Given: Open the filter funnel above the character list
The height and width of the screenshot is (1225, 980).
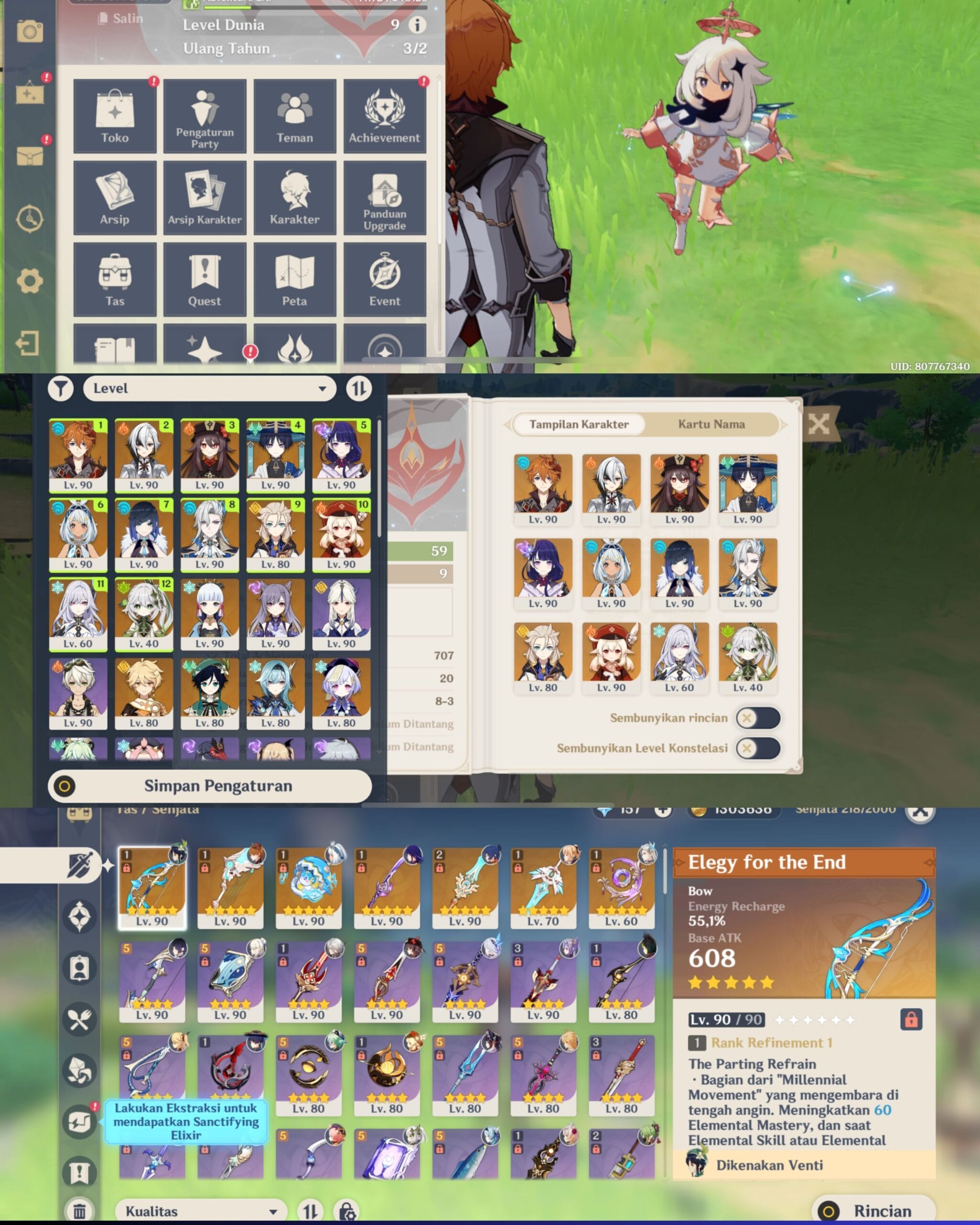Looking at the screenshot, I should click(x=61, y=389).
